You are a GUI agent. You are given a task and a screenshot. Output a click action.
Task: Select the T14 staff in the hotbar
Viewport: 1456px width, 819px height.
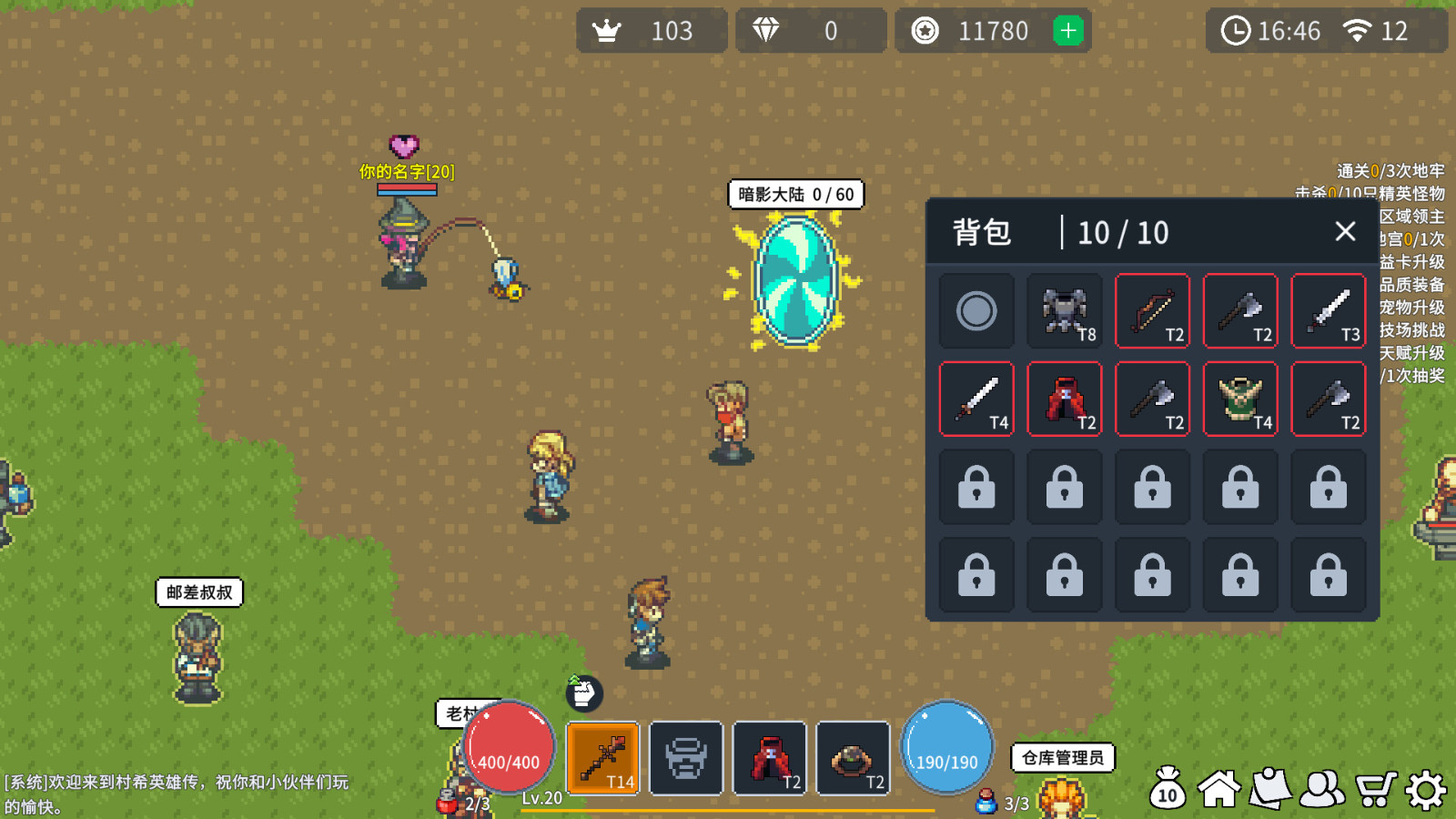[603, 759]
